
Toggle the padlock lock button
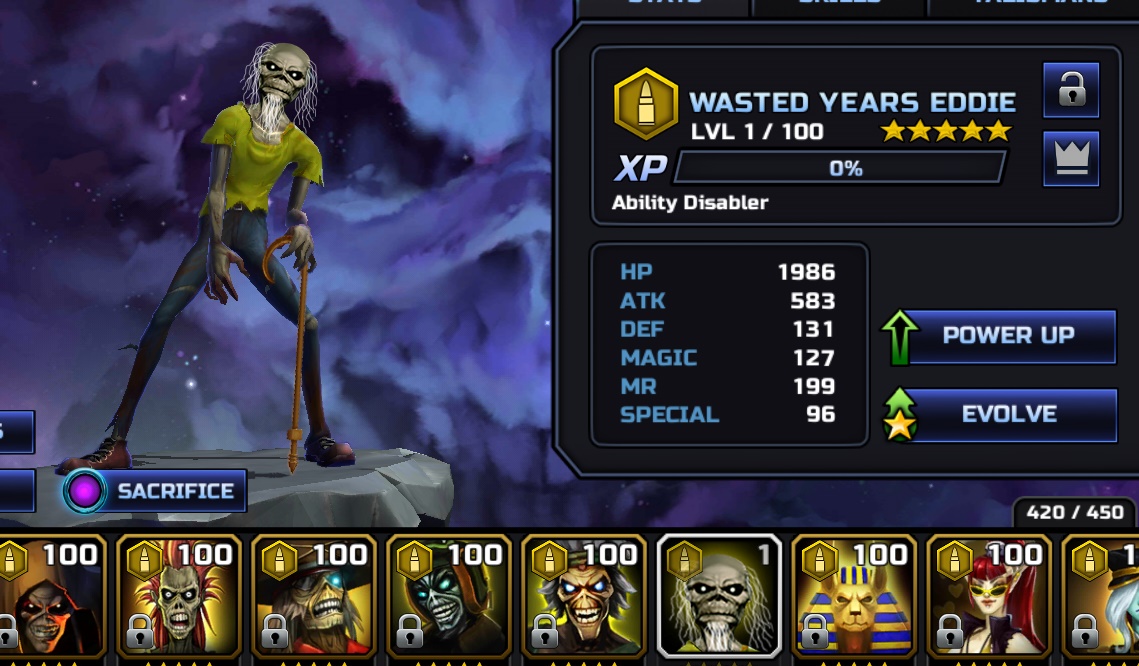pyautogui.click(x=1071, y=91)
